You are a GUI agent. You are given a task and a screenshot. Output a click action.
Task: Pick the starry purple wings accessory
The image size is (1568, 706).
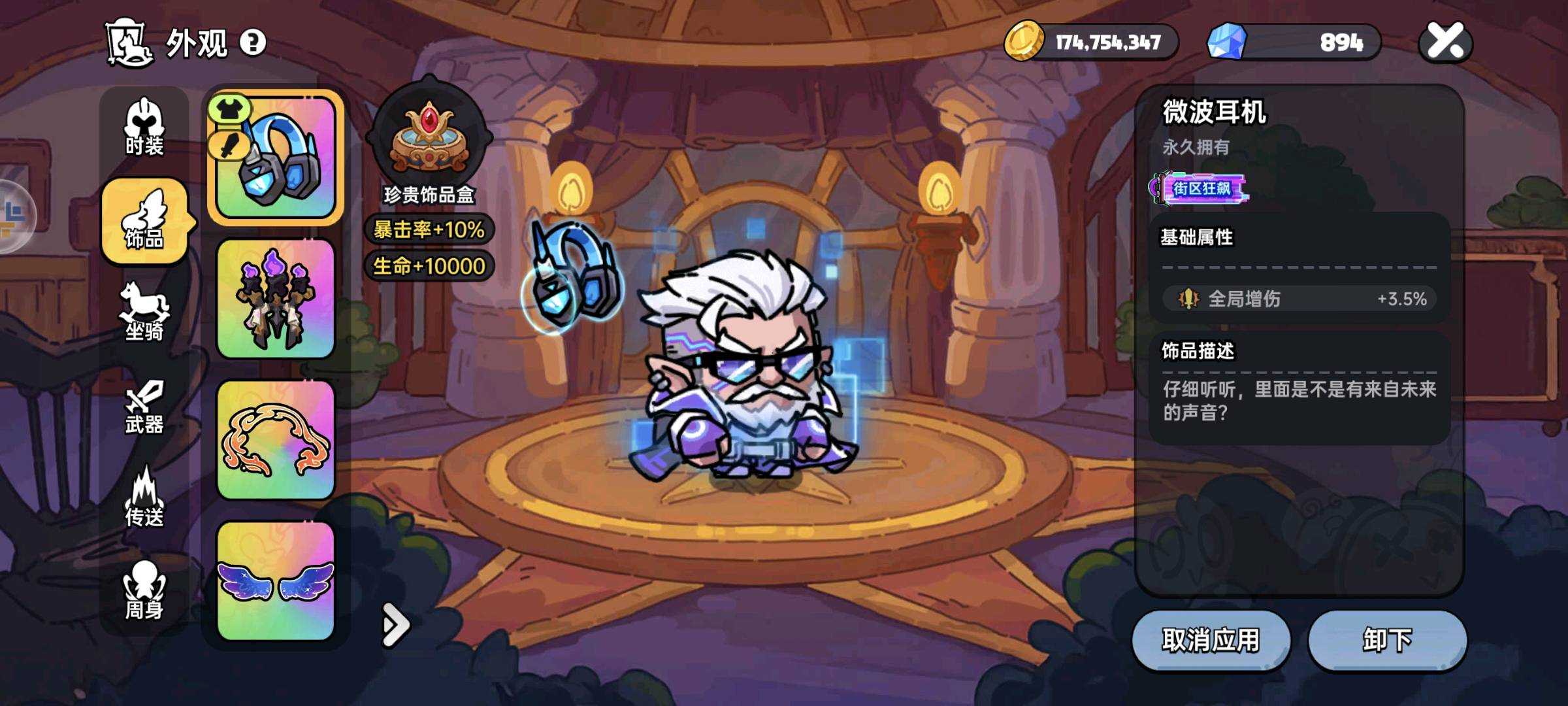coord(276,581)
